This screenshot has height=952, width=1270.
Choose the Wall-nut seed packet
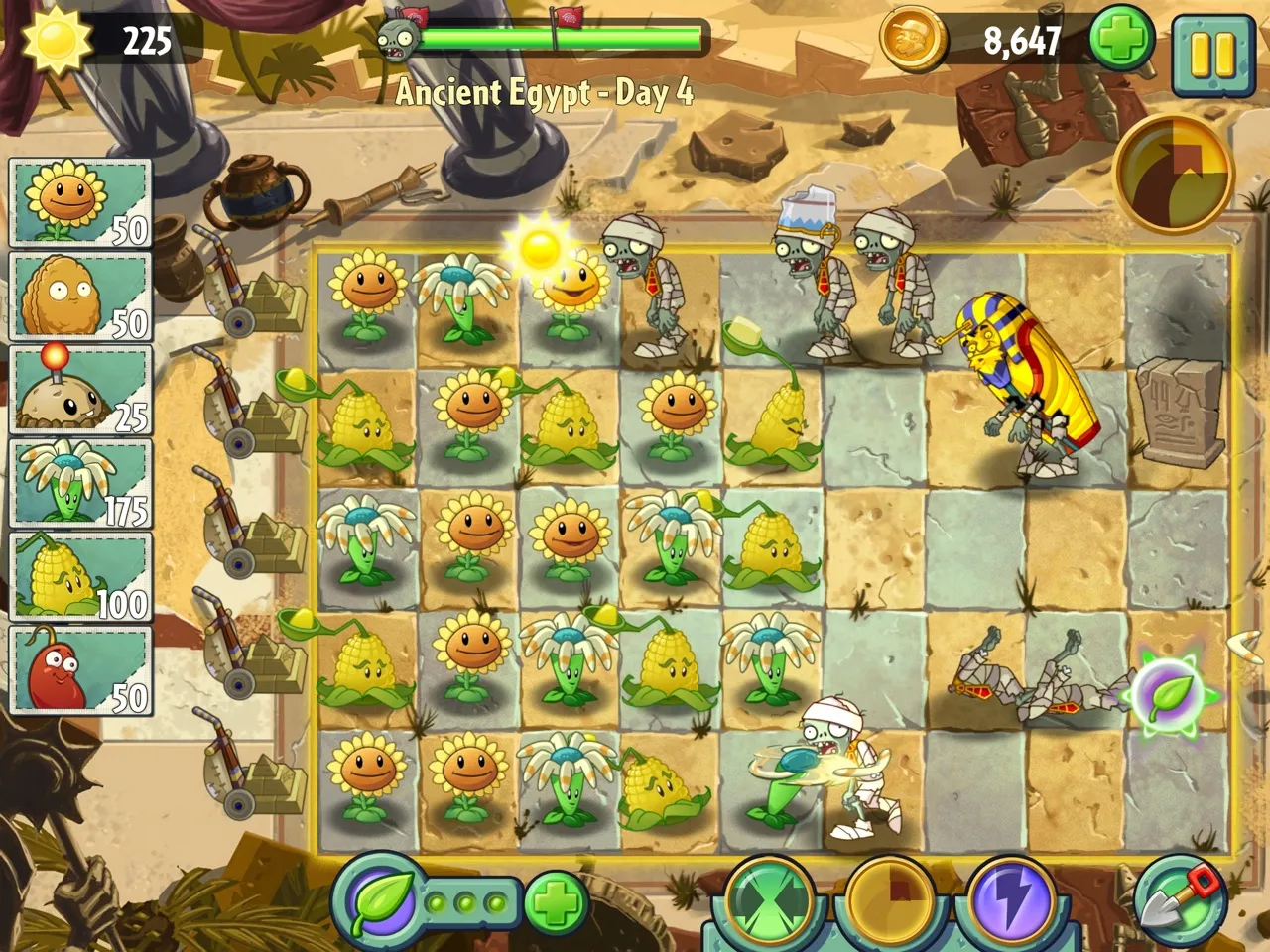pyautogui.click(x=79, y=297)
